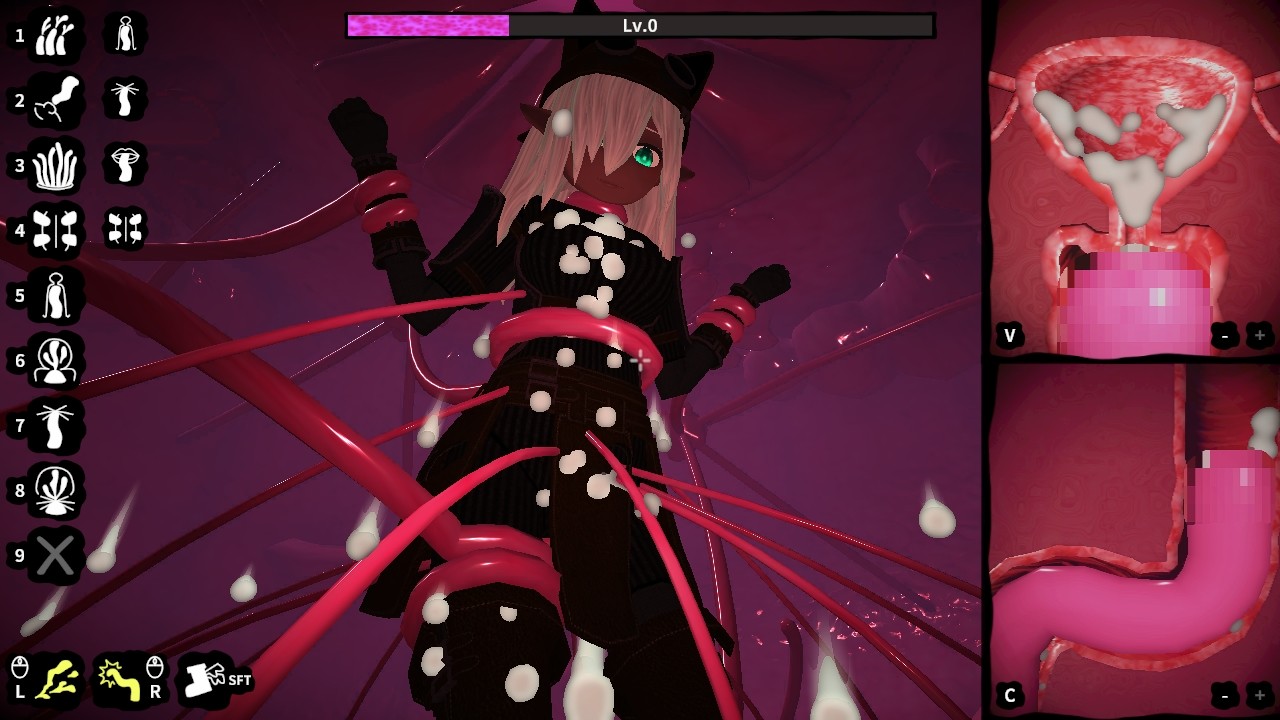This screenshot has height=720, width=1280.
Task: Select the mushroom-shaped icon beside slot 3
Action: pos(125,164)
